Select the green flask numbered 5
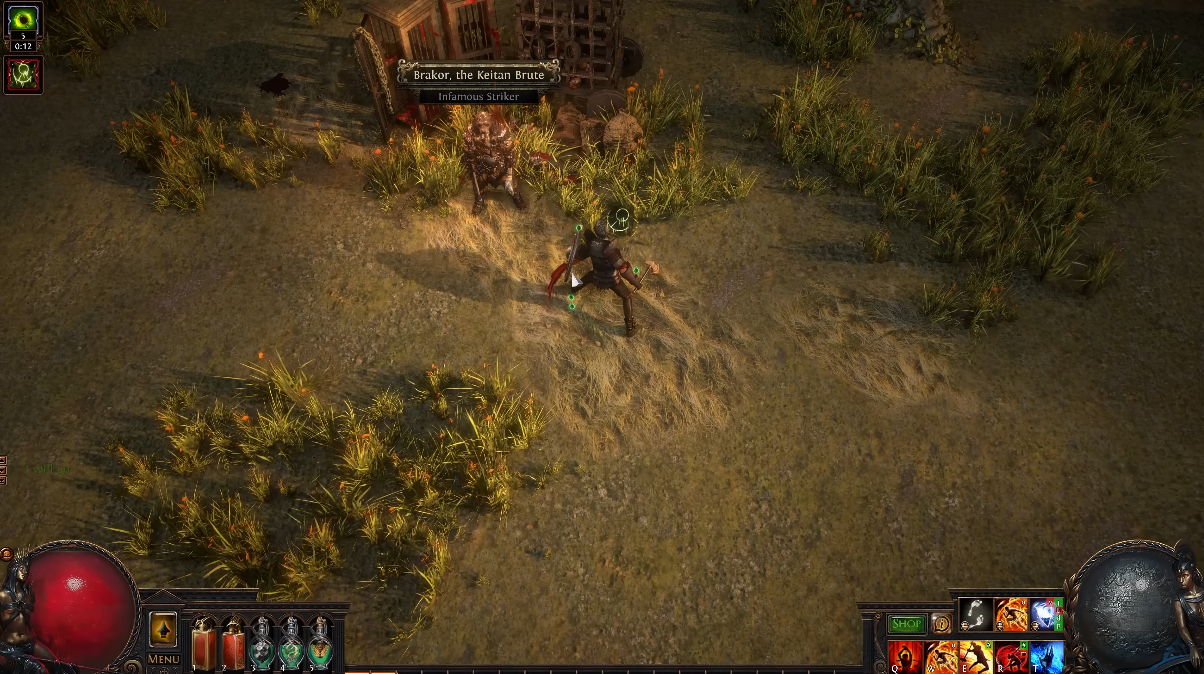The height and width of the screenshot is (674, 1204). pyautogui.click(x=320, y=643)
